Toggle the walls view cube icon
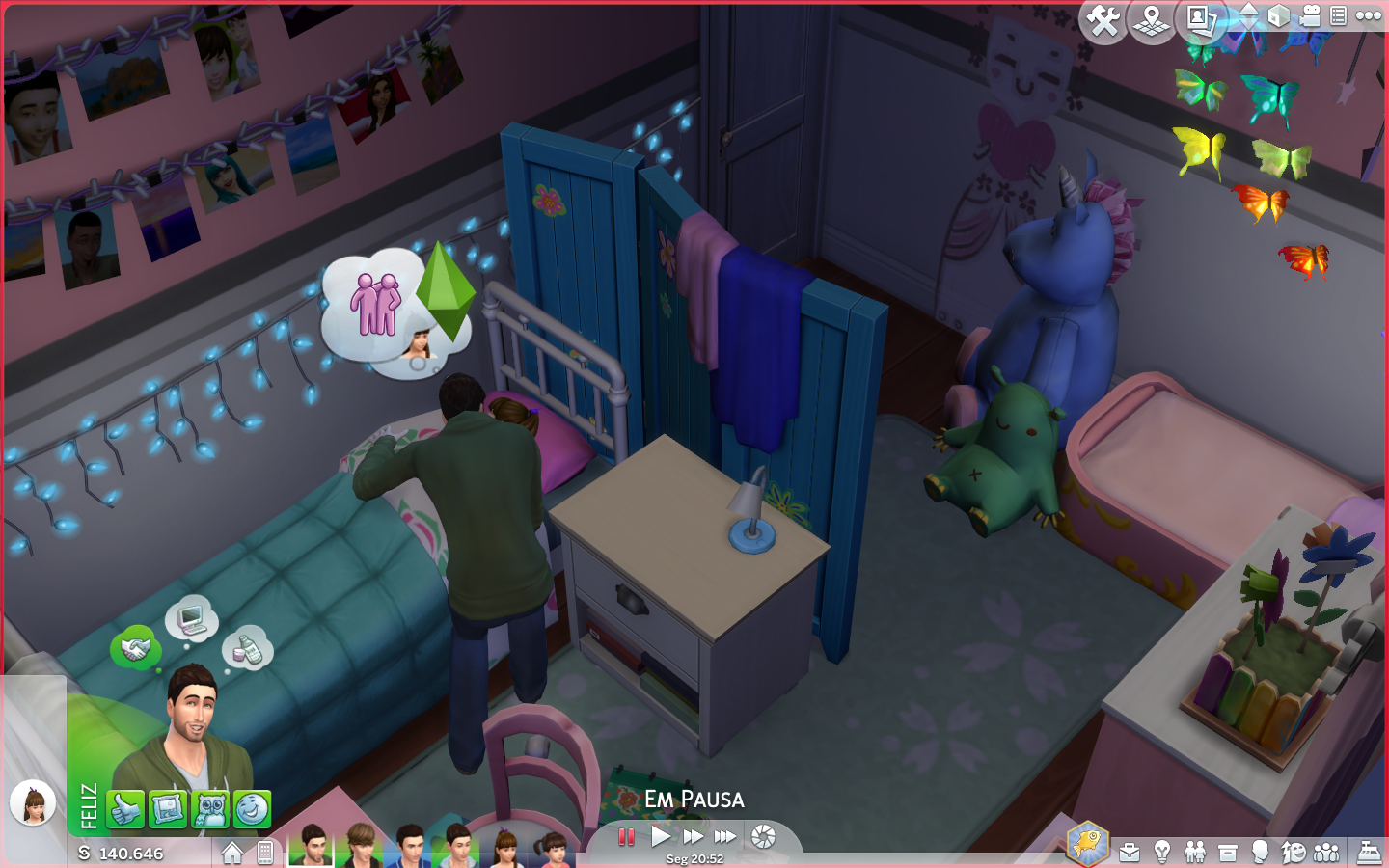This screenshot has width=1389, height=868. coord(1278,16)
